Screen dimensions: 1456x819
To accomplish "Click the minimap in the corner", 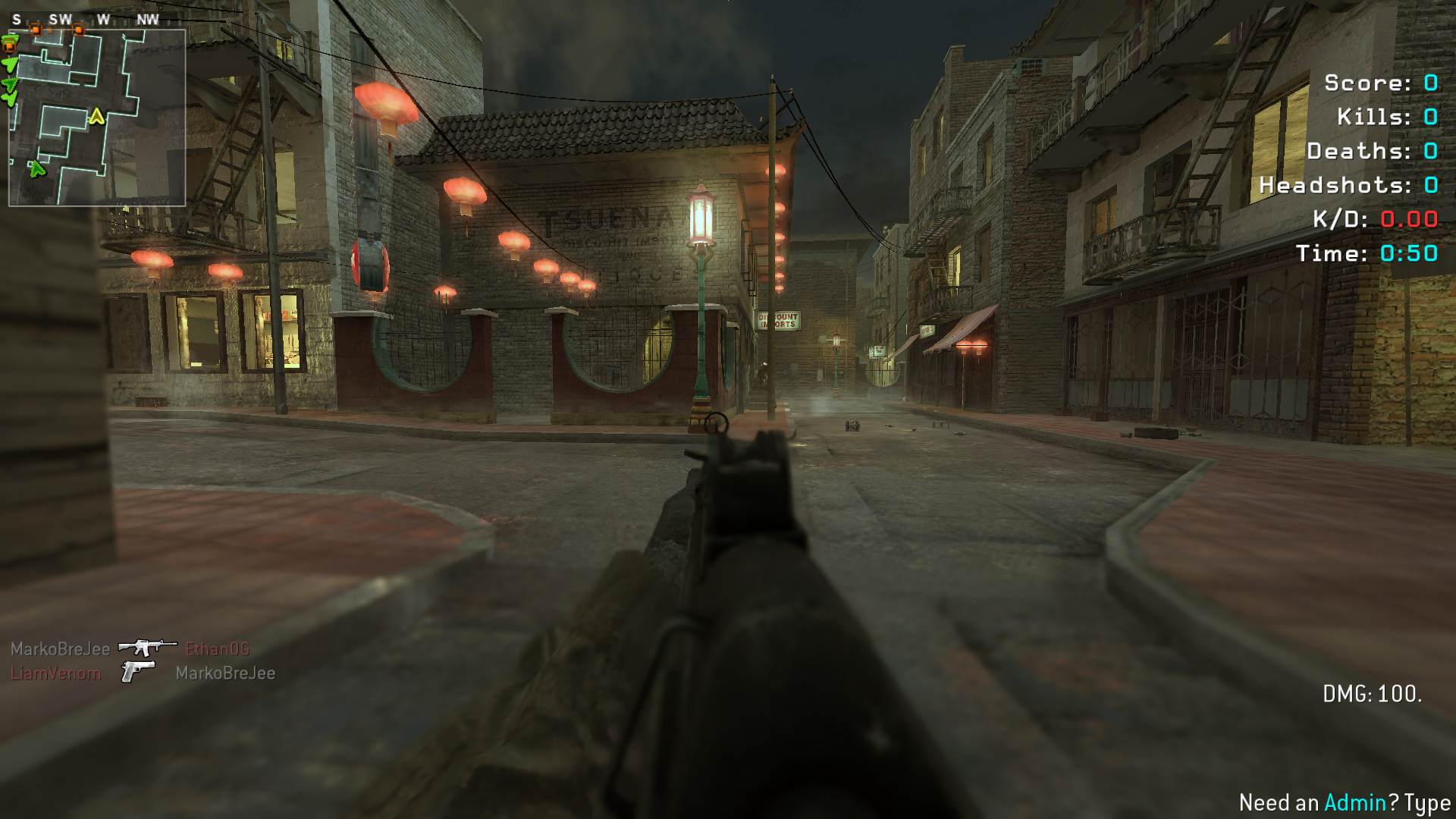I will [x=97, y=118].
